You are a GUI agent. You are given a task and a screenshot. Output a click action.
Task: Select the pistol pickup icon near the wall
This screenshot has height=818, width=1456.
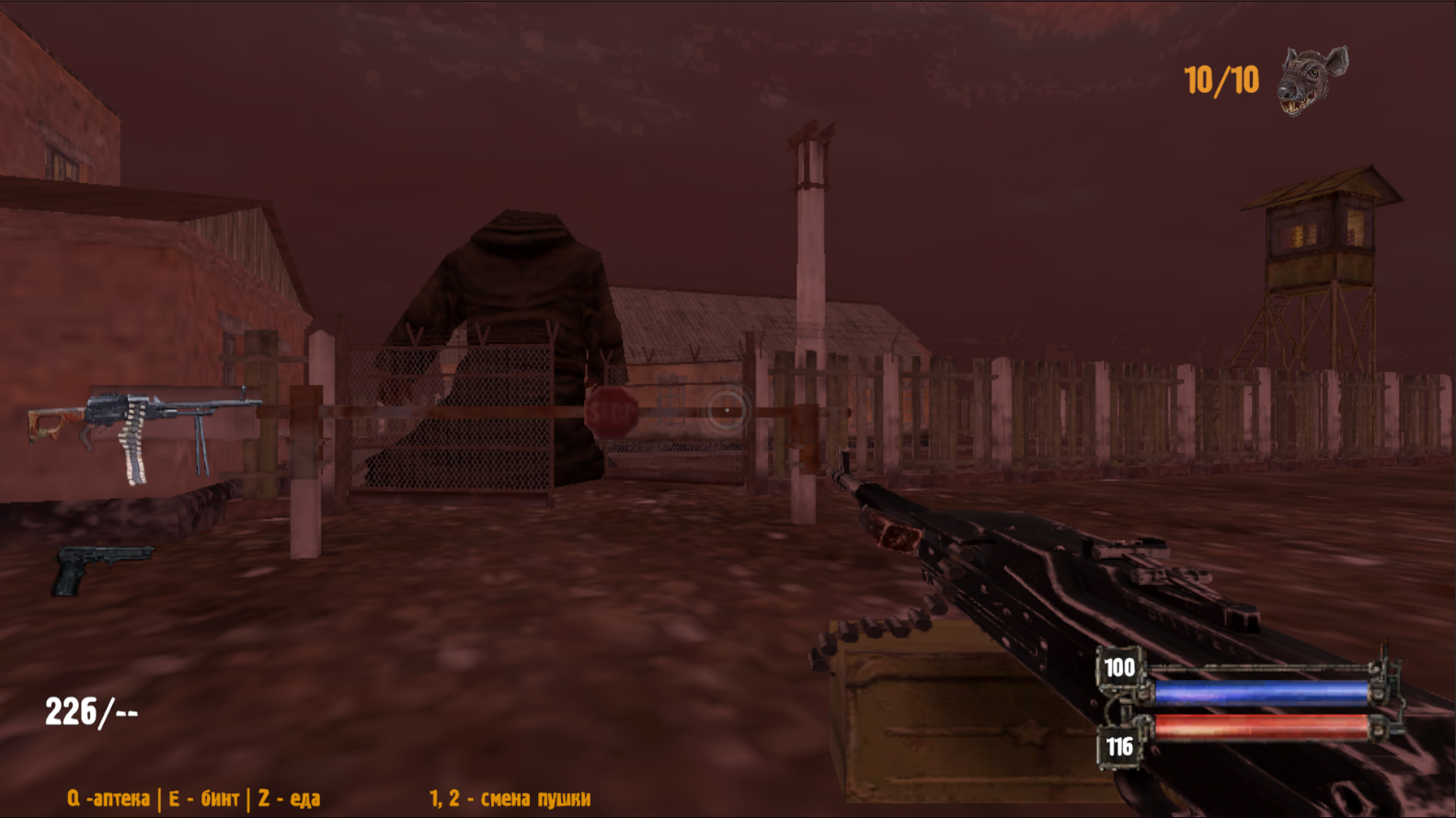97,569
